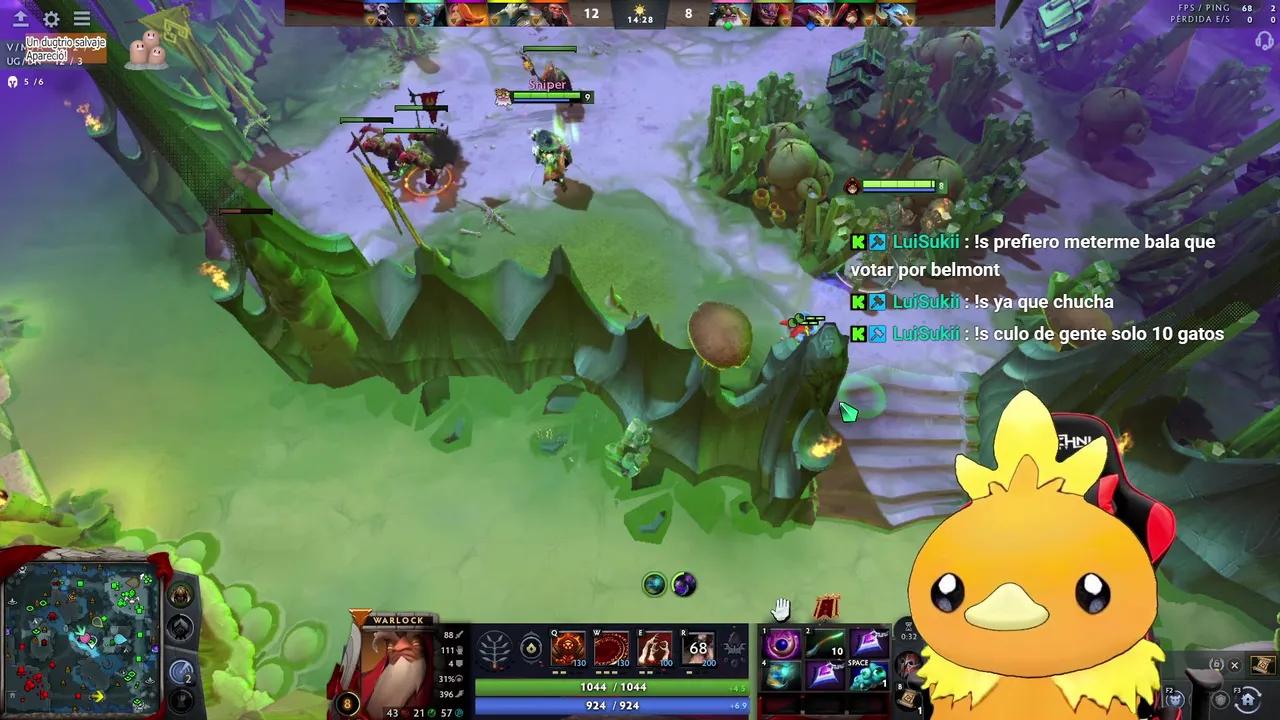1280x720 pixels.
Task: Cast Chaotic Offering ultimate ability
Action: (x=698, y=645)
